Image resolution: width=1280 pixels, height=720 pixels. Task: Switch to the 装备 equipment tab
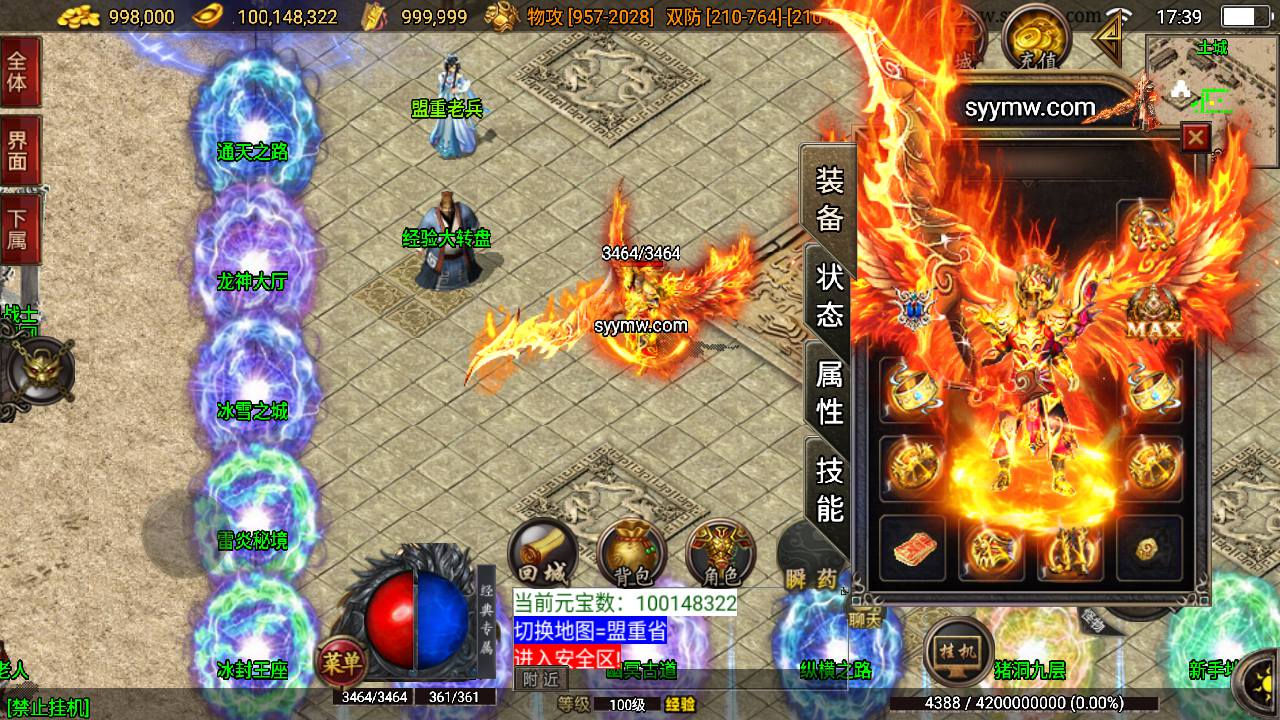tap(829, 199)
